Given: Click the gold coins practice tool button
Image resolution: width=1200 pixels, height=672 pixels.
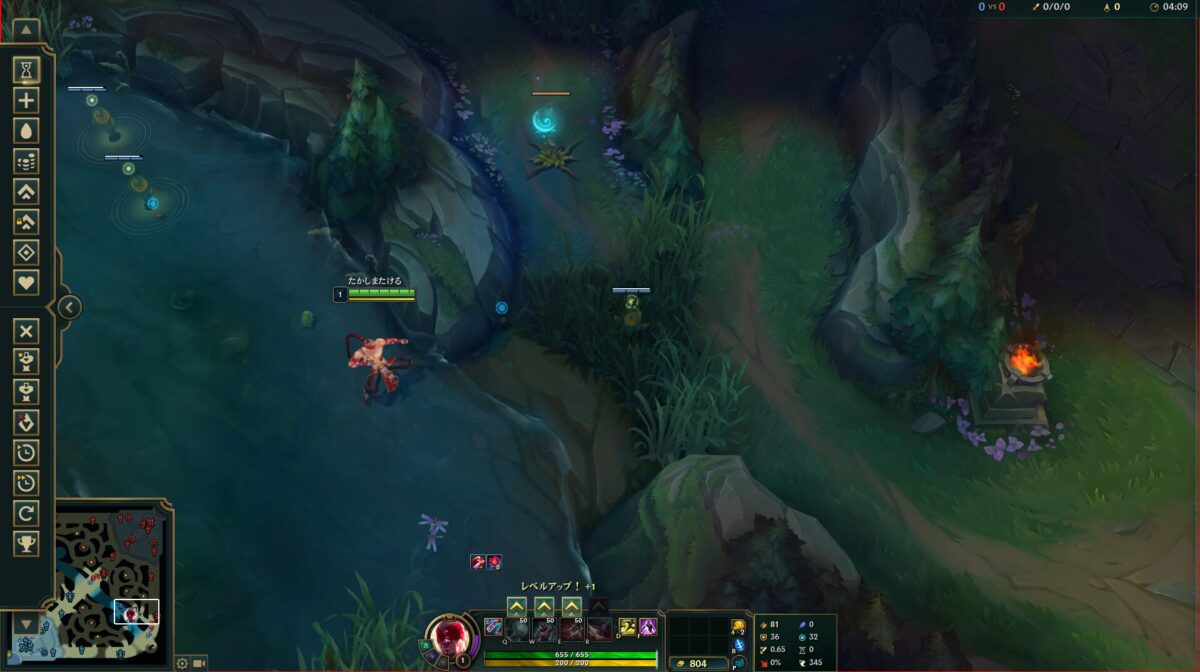Looking at the screenshot, I should 26,161.
